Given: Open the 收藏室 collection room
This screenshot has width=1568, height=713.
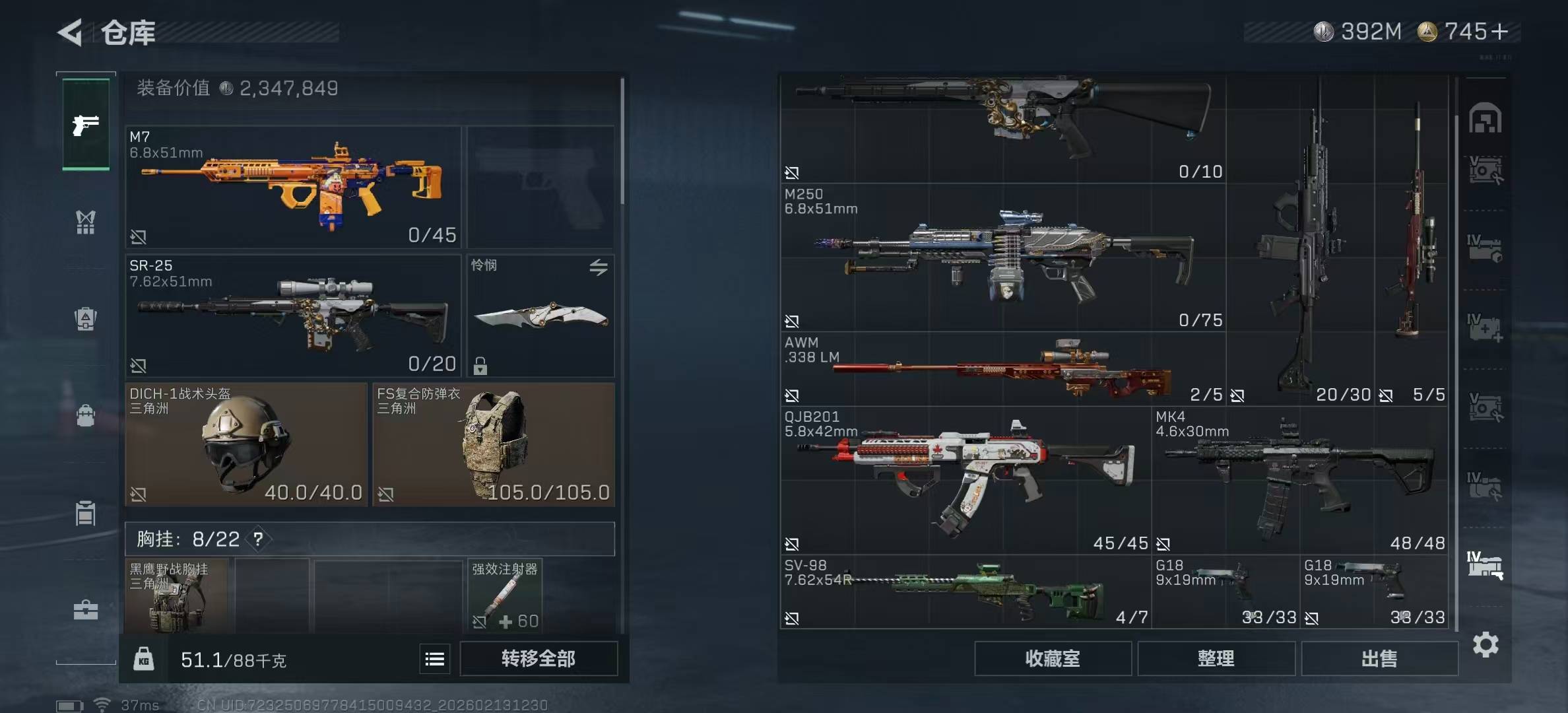Looking at the screenshot, I should click(x=1053, y=658).
